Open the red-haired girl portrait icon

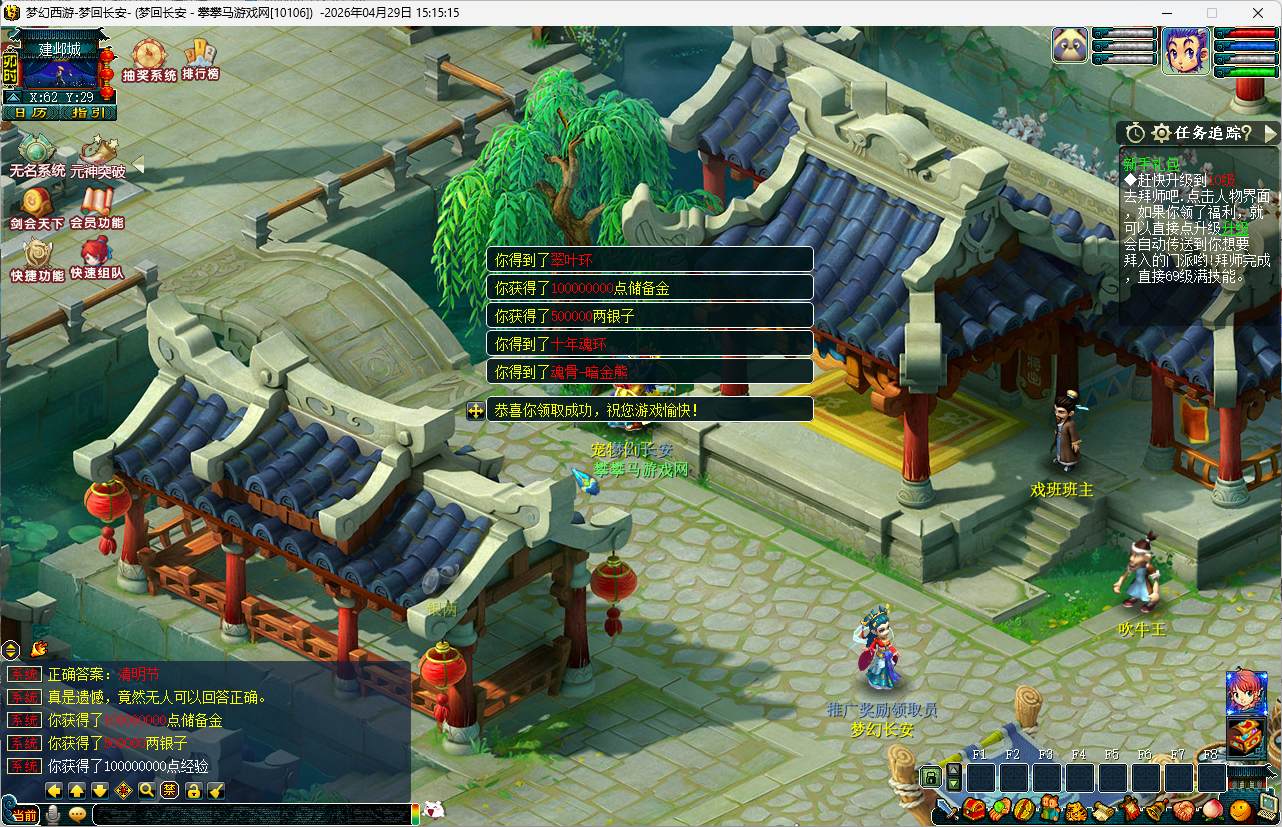(x=1246, y=691)
